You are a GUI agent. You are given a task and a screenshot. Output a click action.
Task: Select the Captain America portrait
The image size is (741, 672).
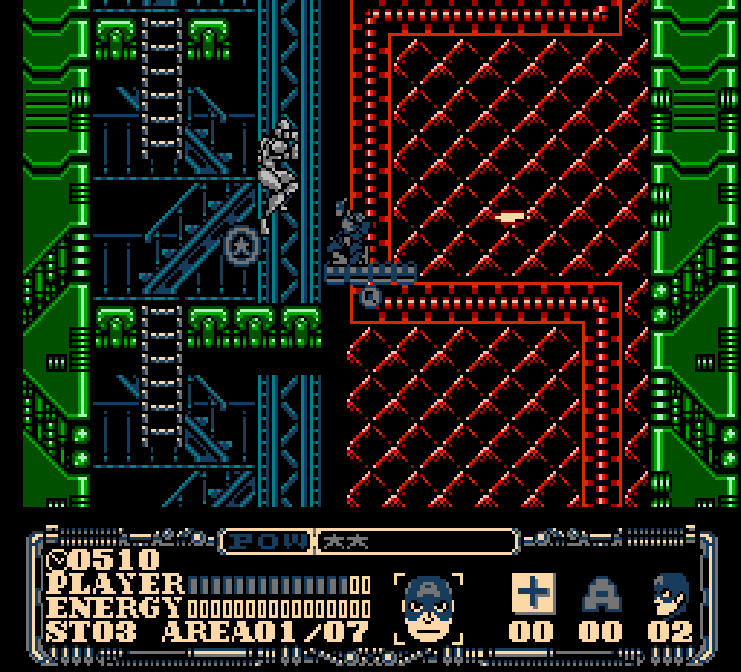tap(428, 608)
